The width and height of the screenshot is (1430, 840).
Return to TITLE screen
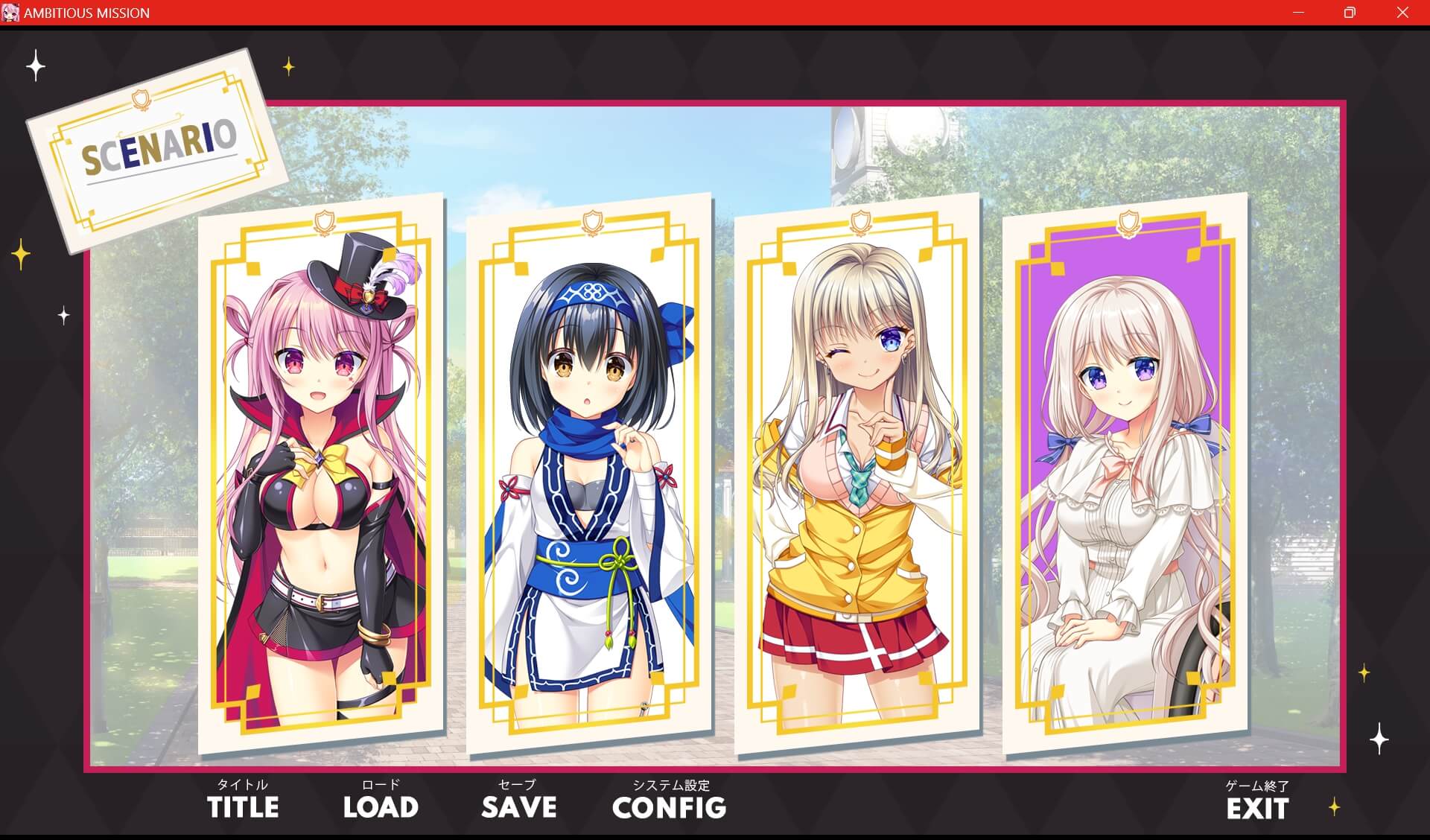pos(244,806)
